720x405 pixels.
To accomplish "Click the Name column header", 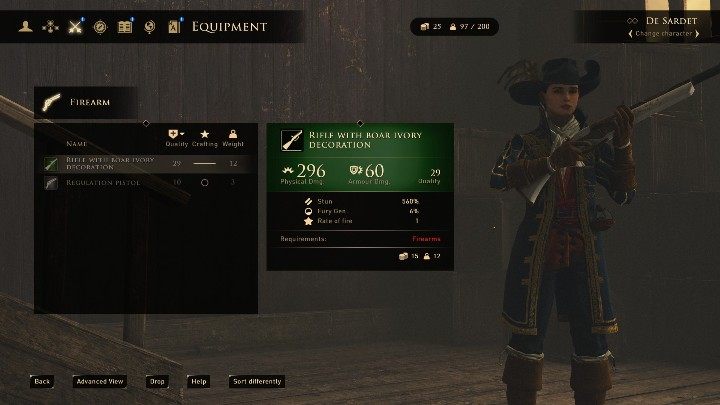I will 77,144.
